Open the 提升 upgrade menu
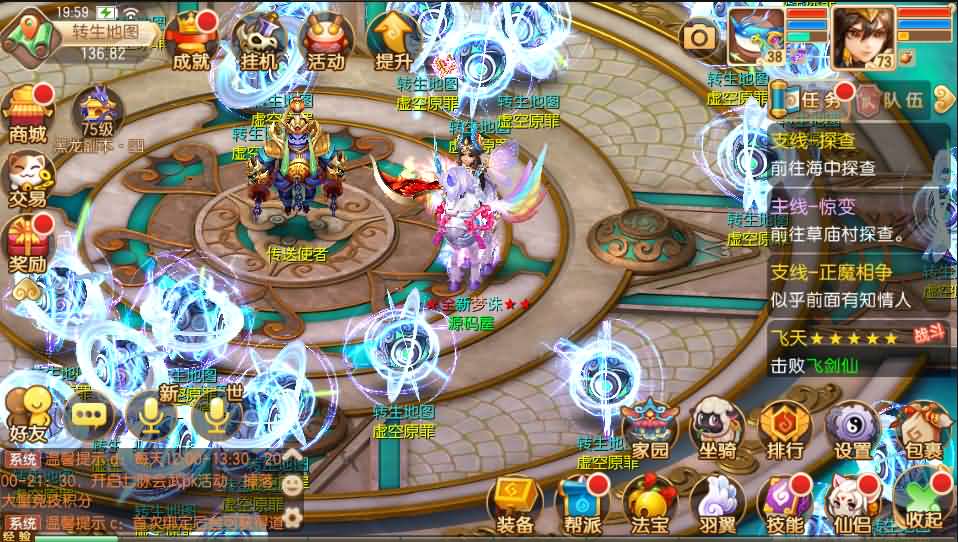Viewport: 958px width, 542px height. tap(394, 41)
